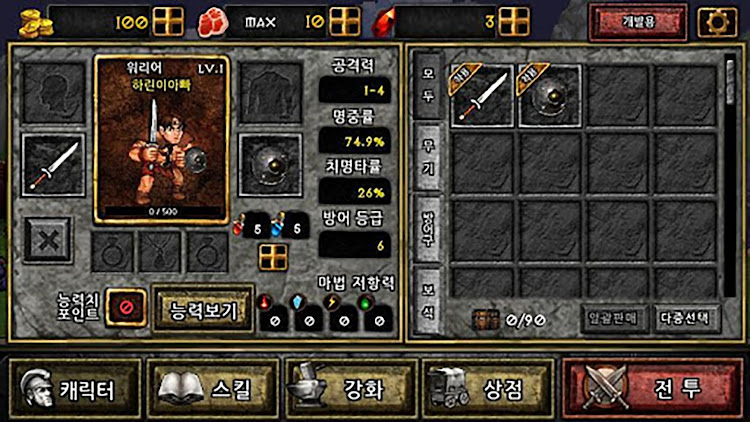Add gold with the coin plus button
The height and width of the screenshot is (422, 750).
click(168, 21)
